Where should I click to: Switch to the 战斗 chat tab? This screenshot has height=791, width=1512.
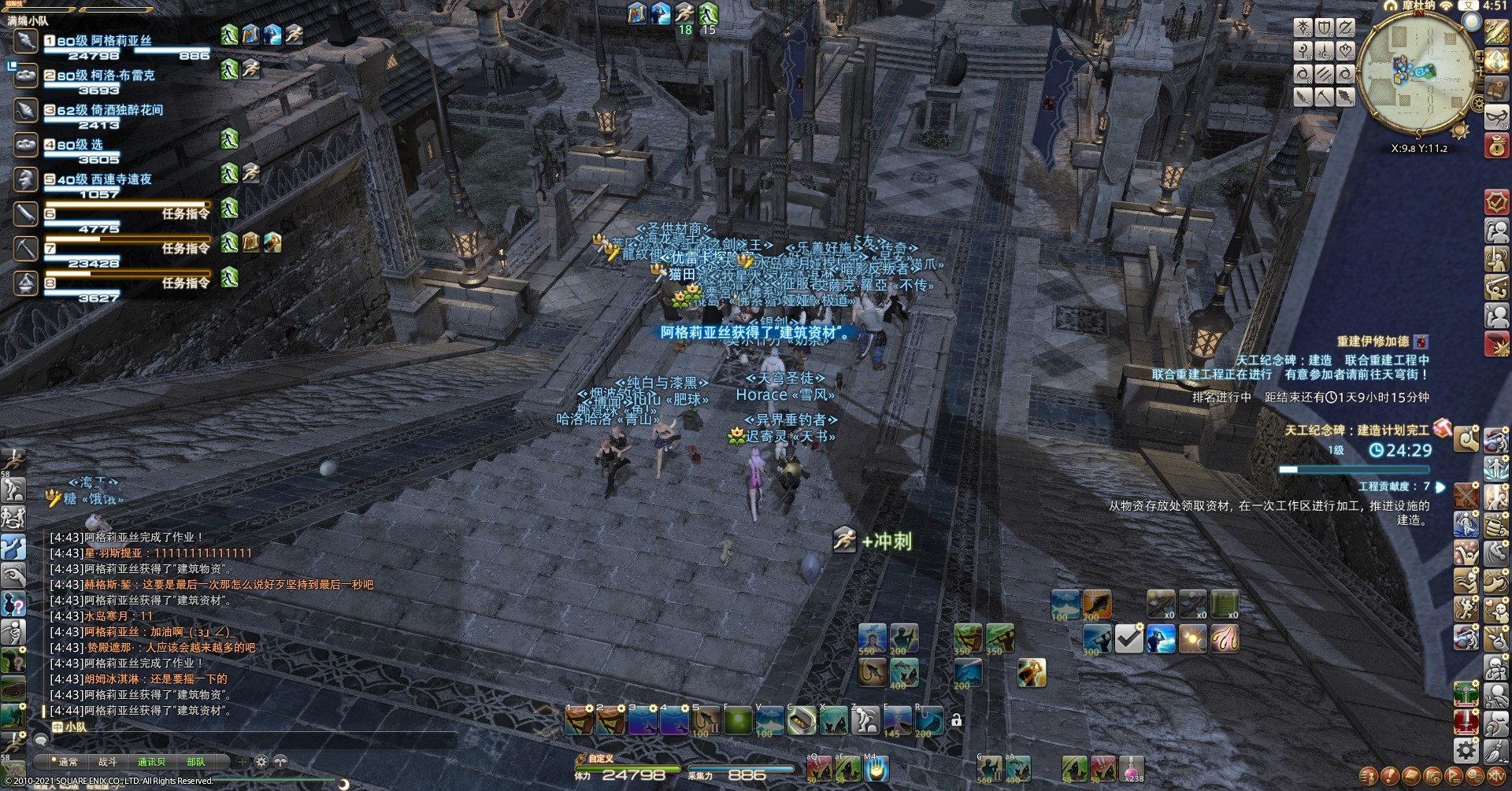pyautogui.click(x=107, y=762)
